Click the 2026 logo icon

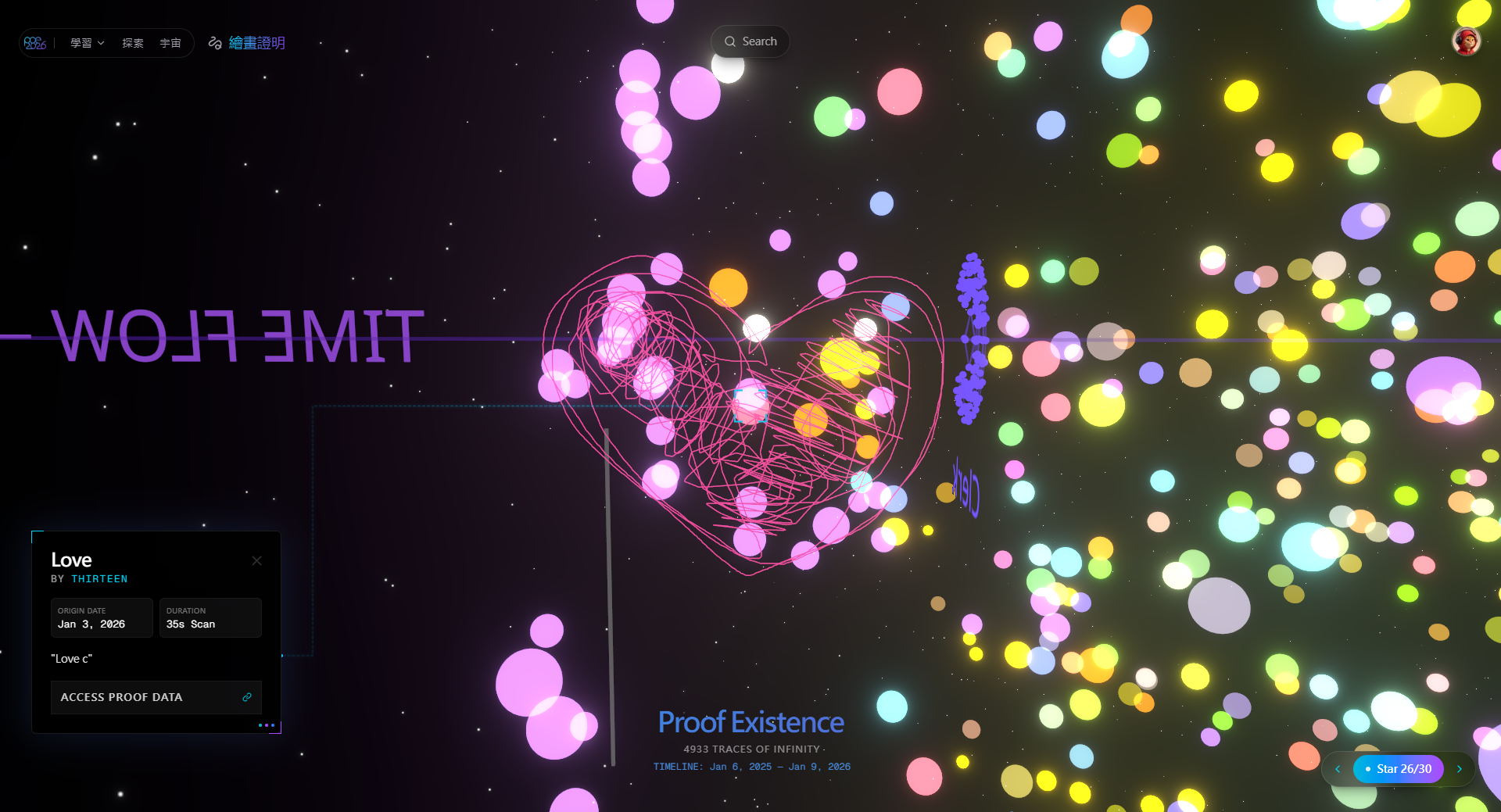click(34, 42)
